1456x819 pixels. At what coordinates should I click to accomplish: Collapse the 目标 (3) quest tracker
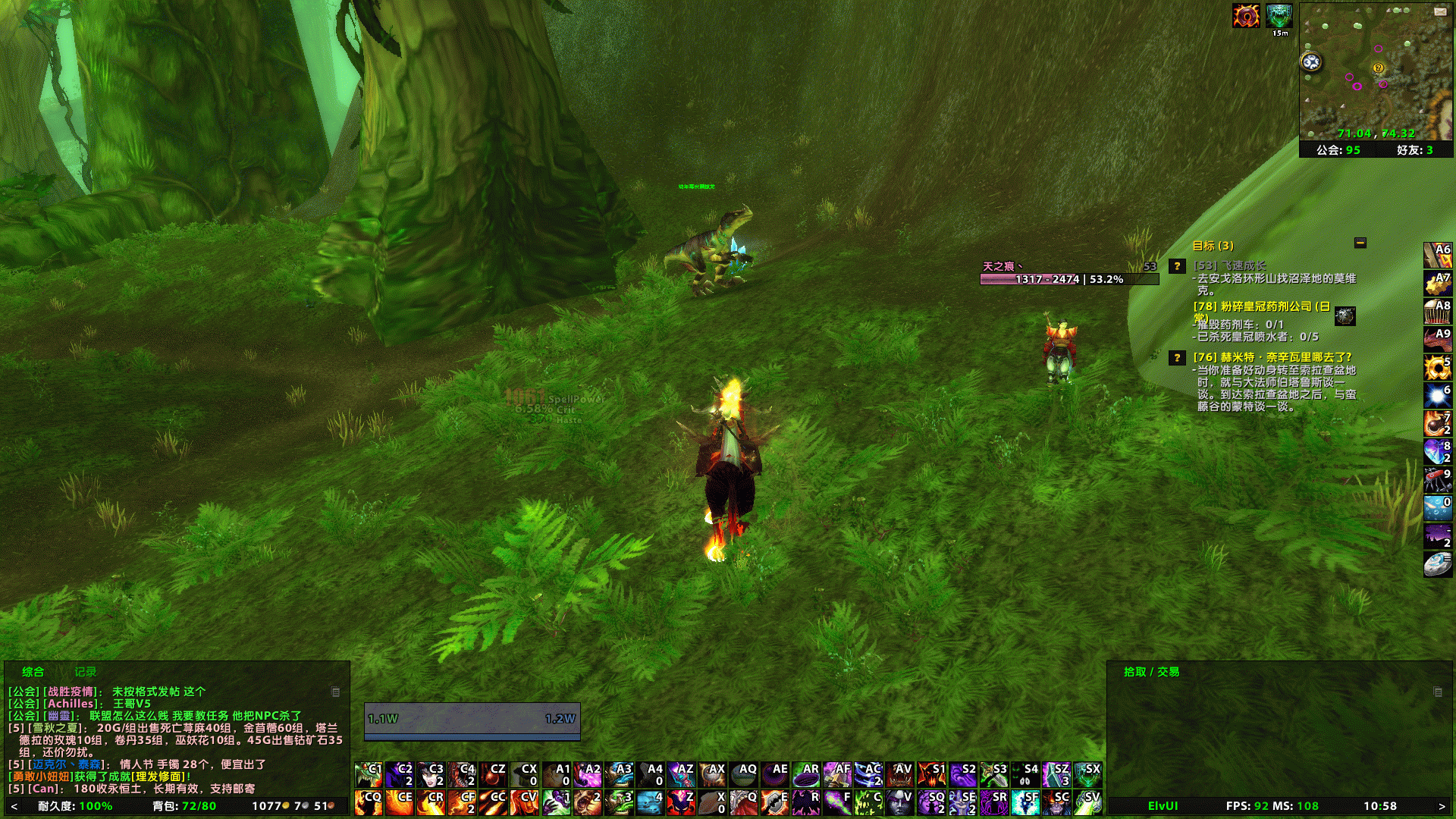click(x=1360, y=243)
